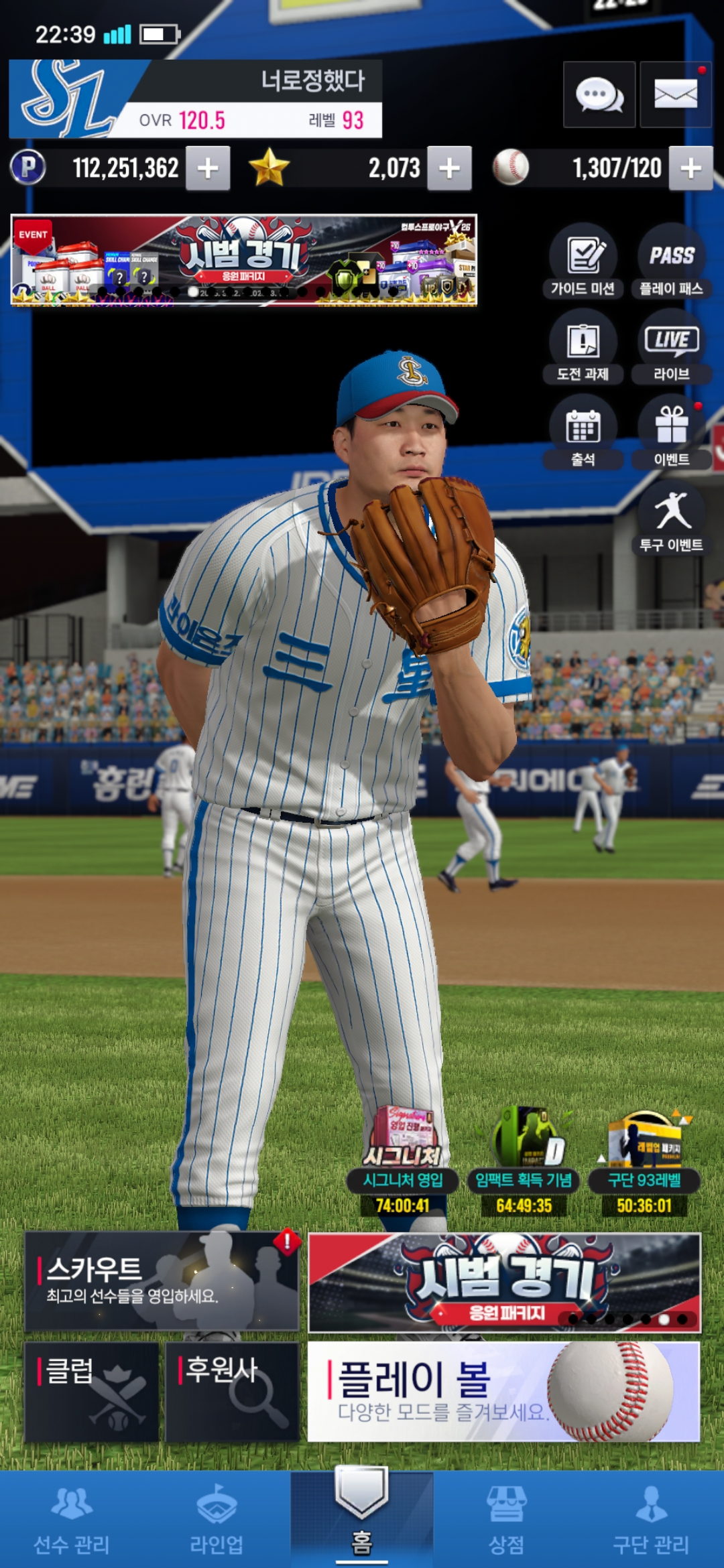
Task: Open the 플레이 패스 PASS menu
Action: [671, 261]
